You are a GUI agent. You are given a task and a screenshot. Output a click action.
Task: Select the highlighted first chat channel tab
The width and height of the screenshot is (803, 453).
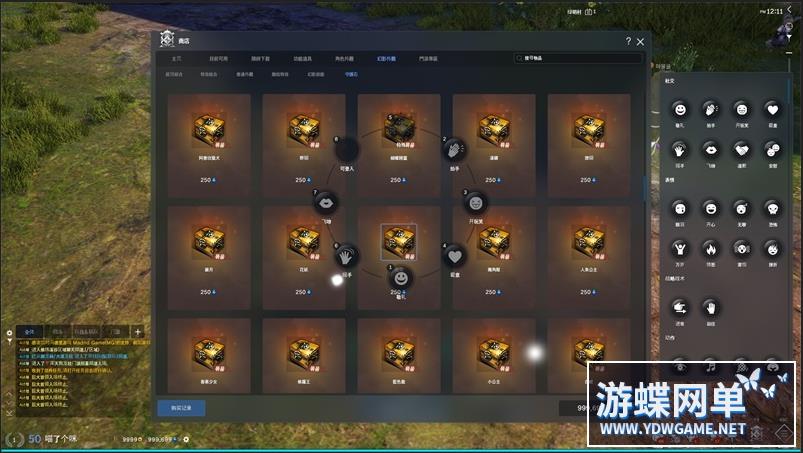tap(30, 332)
